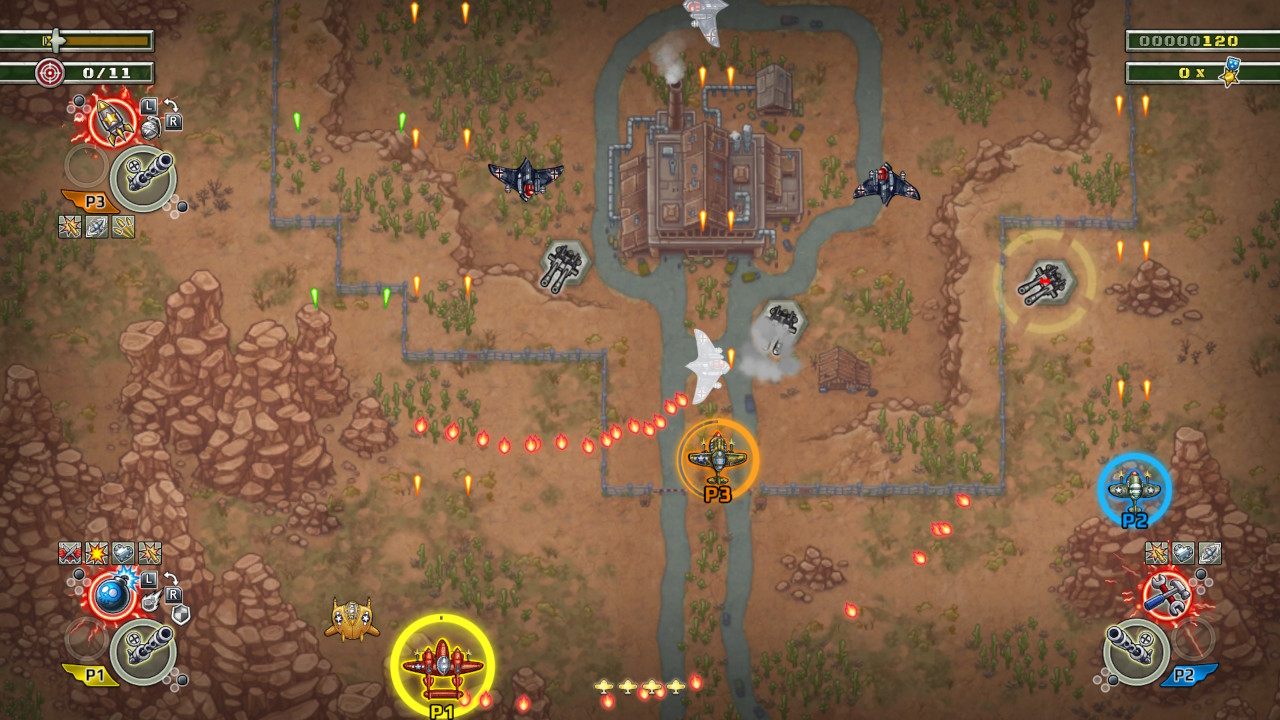1280x720 pixels.
Task: Select the grenade secondary weapon for P3
Action: click(151, 128)
